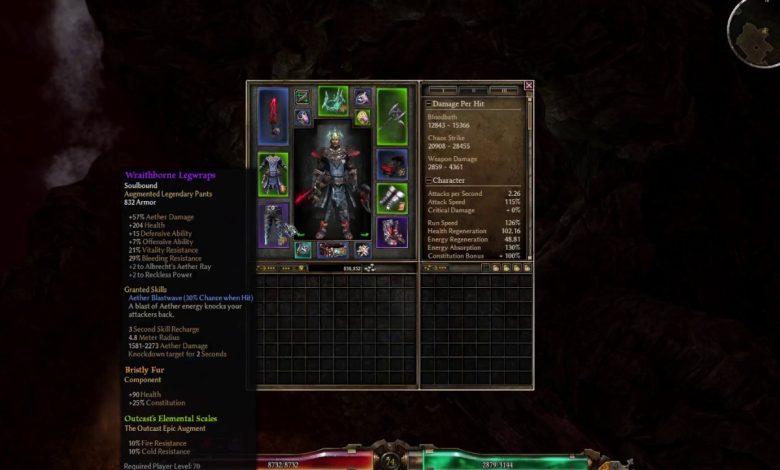
Task: Select the glowing green helmet slot
Action: (333, 101)
